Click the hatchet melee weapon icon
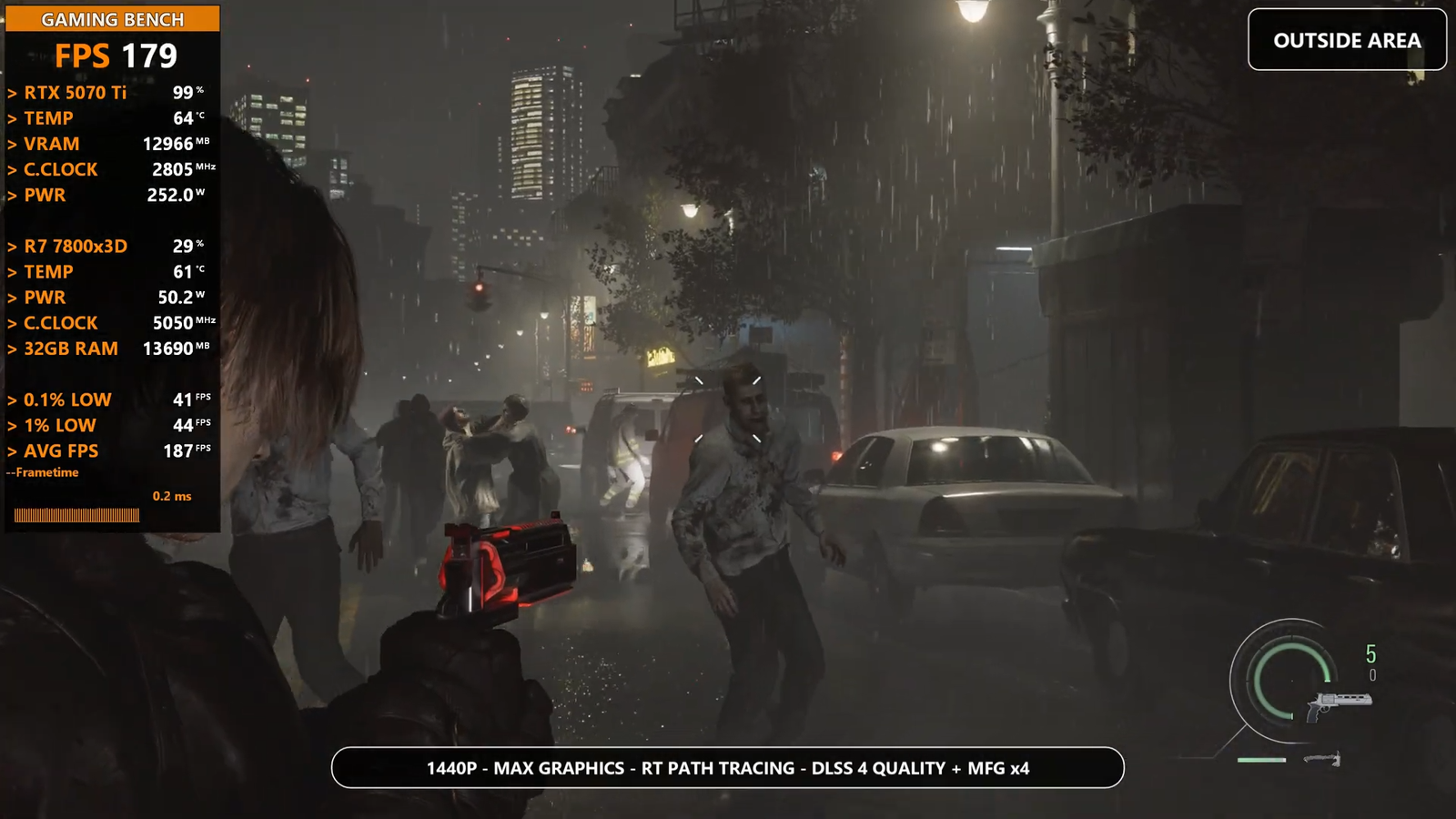 1323,758
